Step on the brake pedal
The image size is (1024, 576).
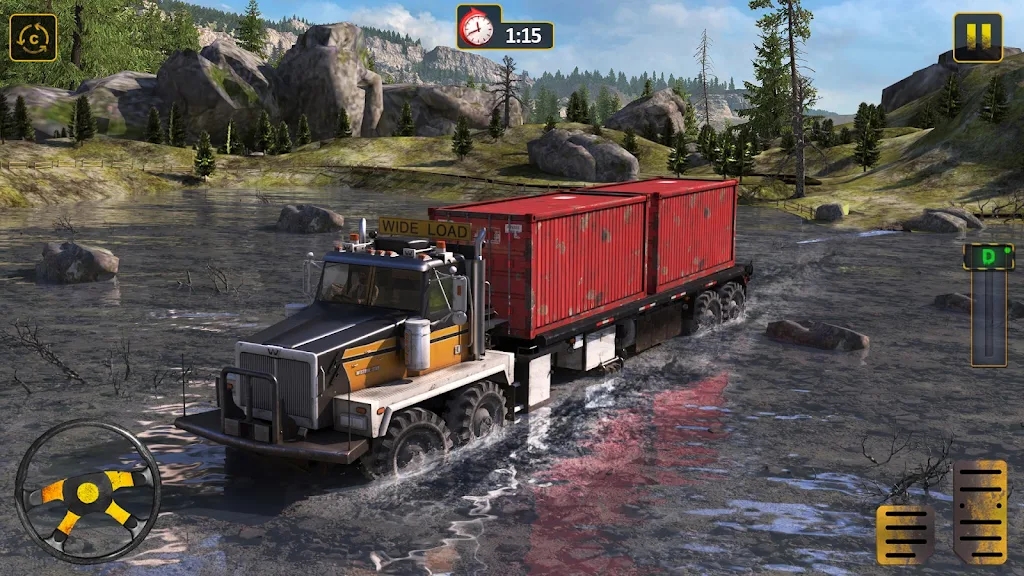[906, 532]
